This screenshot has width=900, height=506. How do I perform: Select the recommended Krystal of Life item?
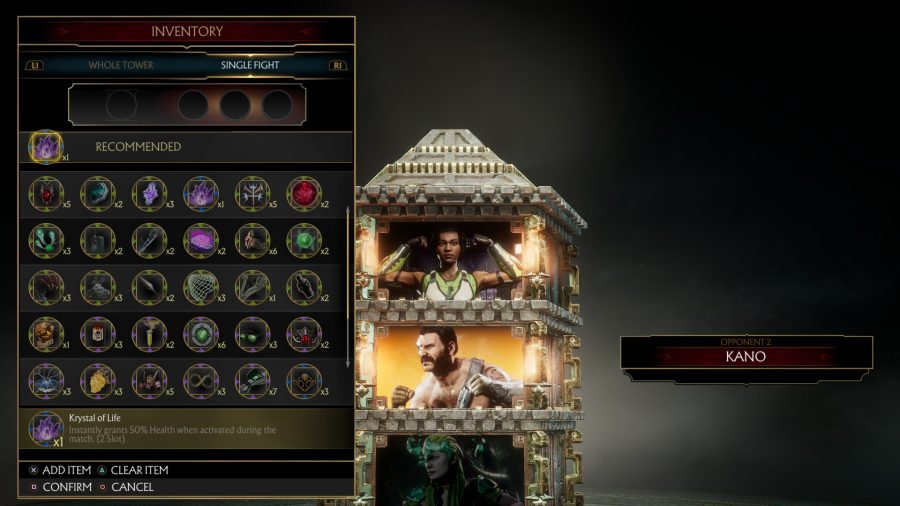pyautogui.click(x=46, y=147)
